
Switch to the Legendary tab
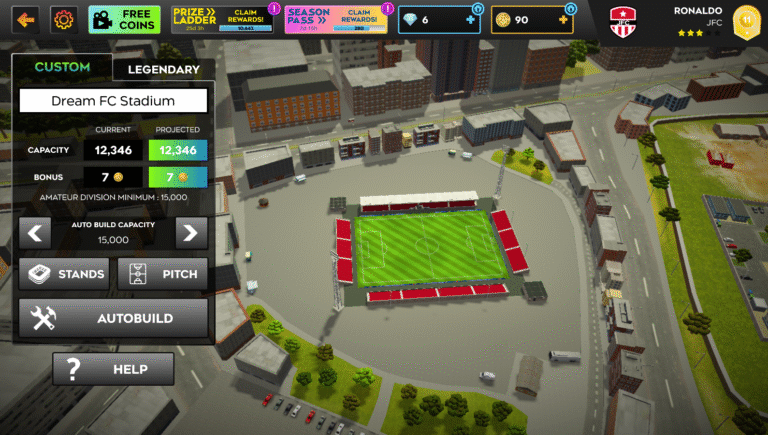click(163, 69)
